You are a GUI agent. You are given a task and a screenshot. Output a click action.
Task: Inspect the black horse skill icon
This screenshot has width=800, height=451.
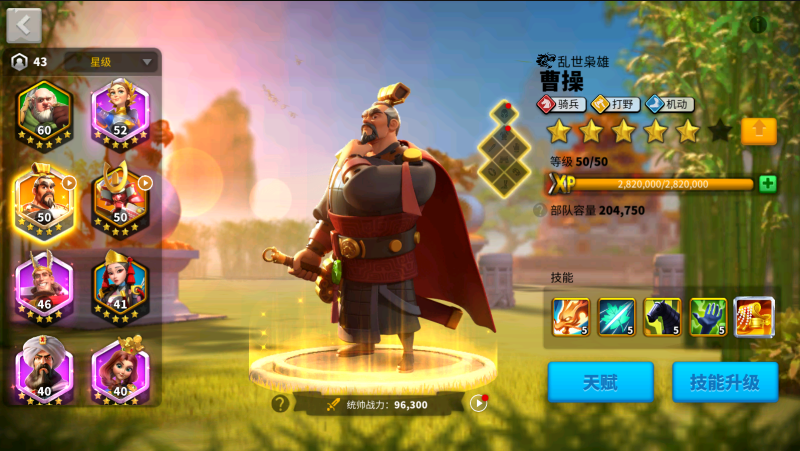tap(662, 317)
